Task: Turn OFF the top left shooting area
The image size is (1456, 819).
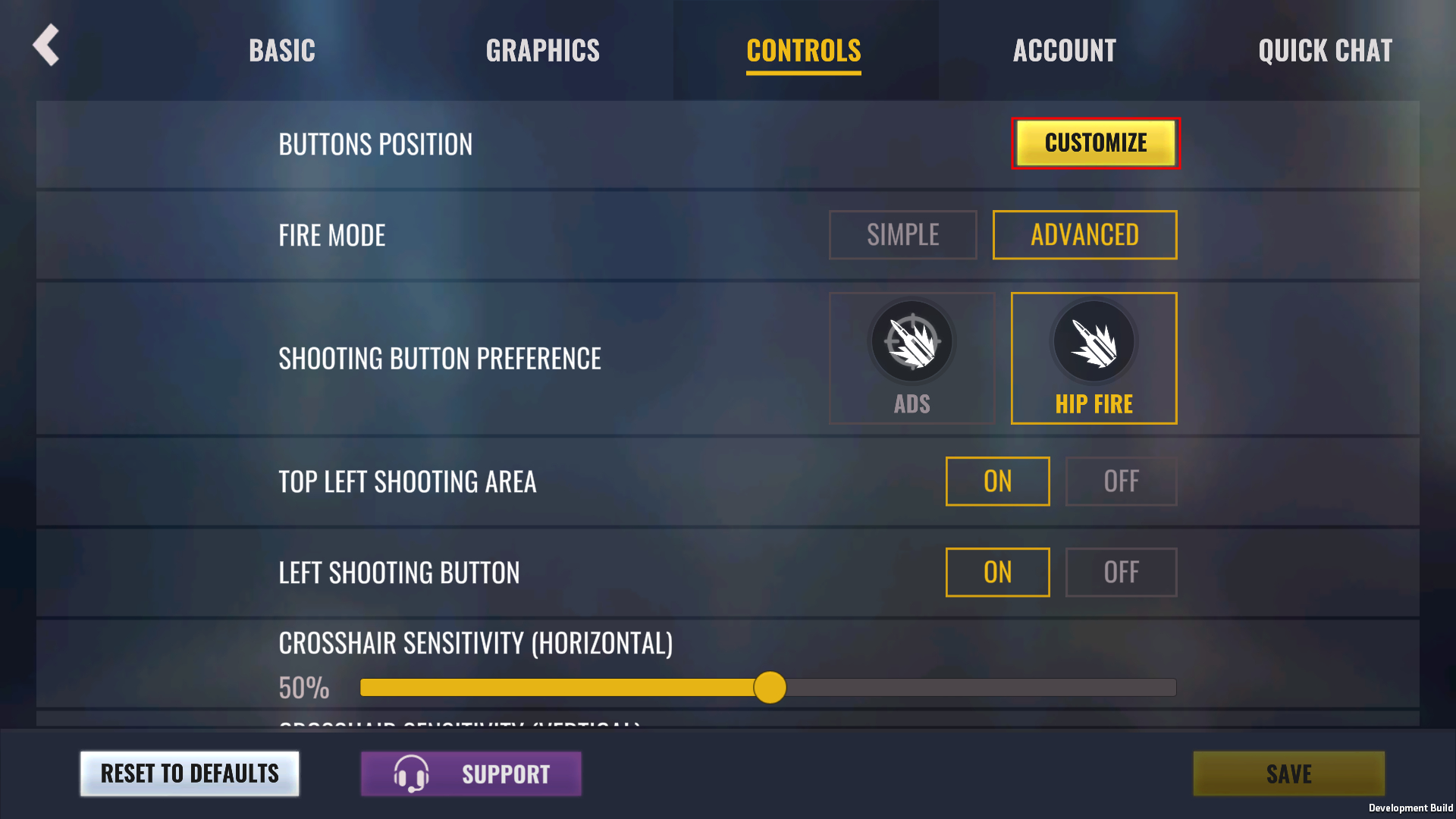Action: click(1121, 482)
